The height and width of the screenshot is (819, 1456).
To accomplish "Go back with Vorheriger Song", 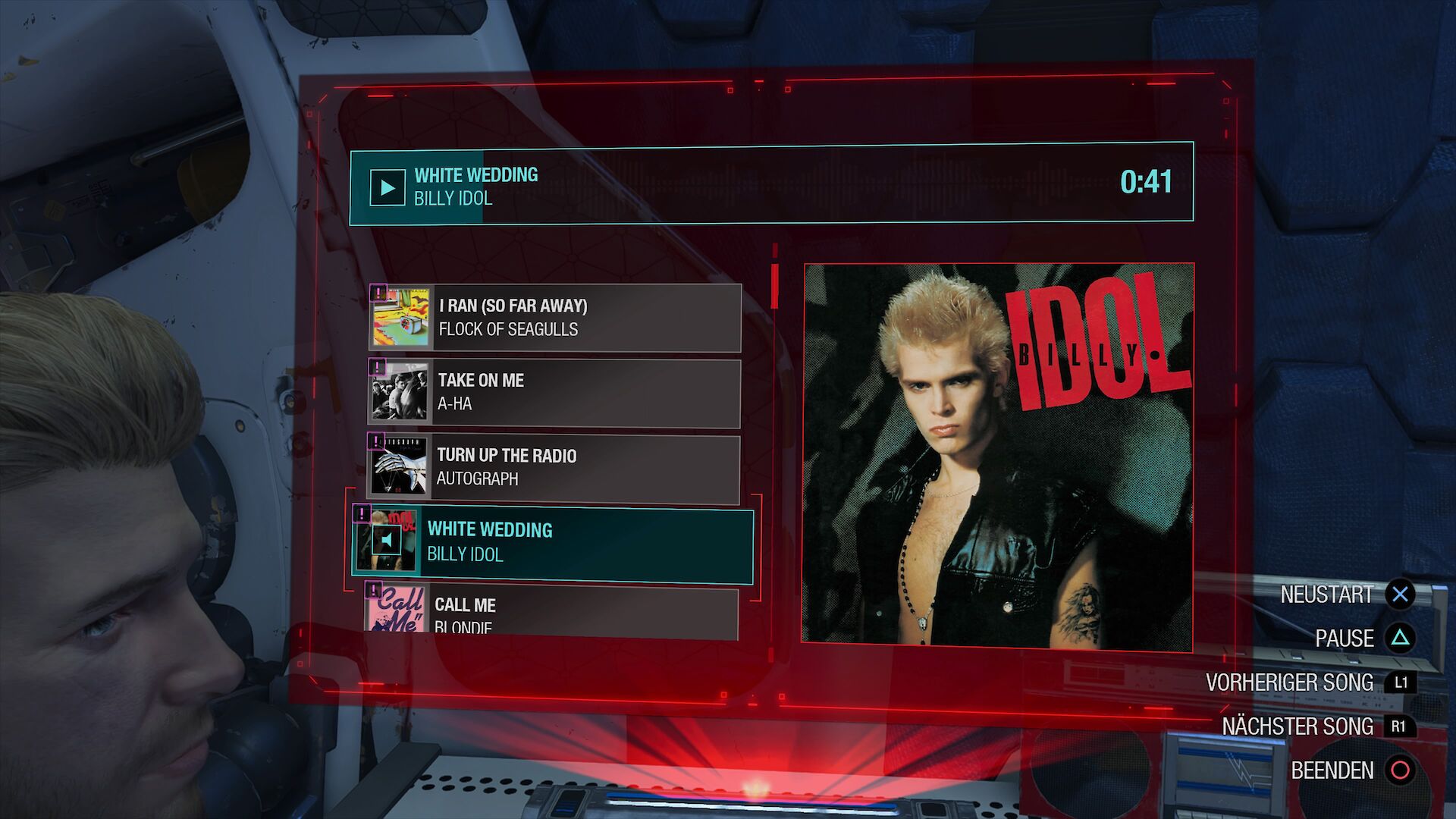I will 1310,682.
